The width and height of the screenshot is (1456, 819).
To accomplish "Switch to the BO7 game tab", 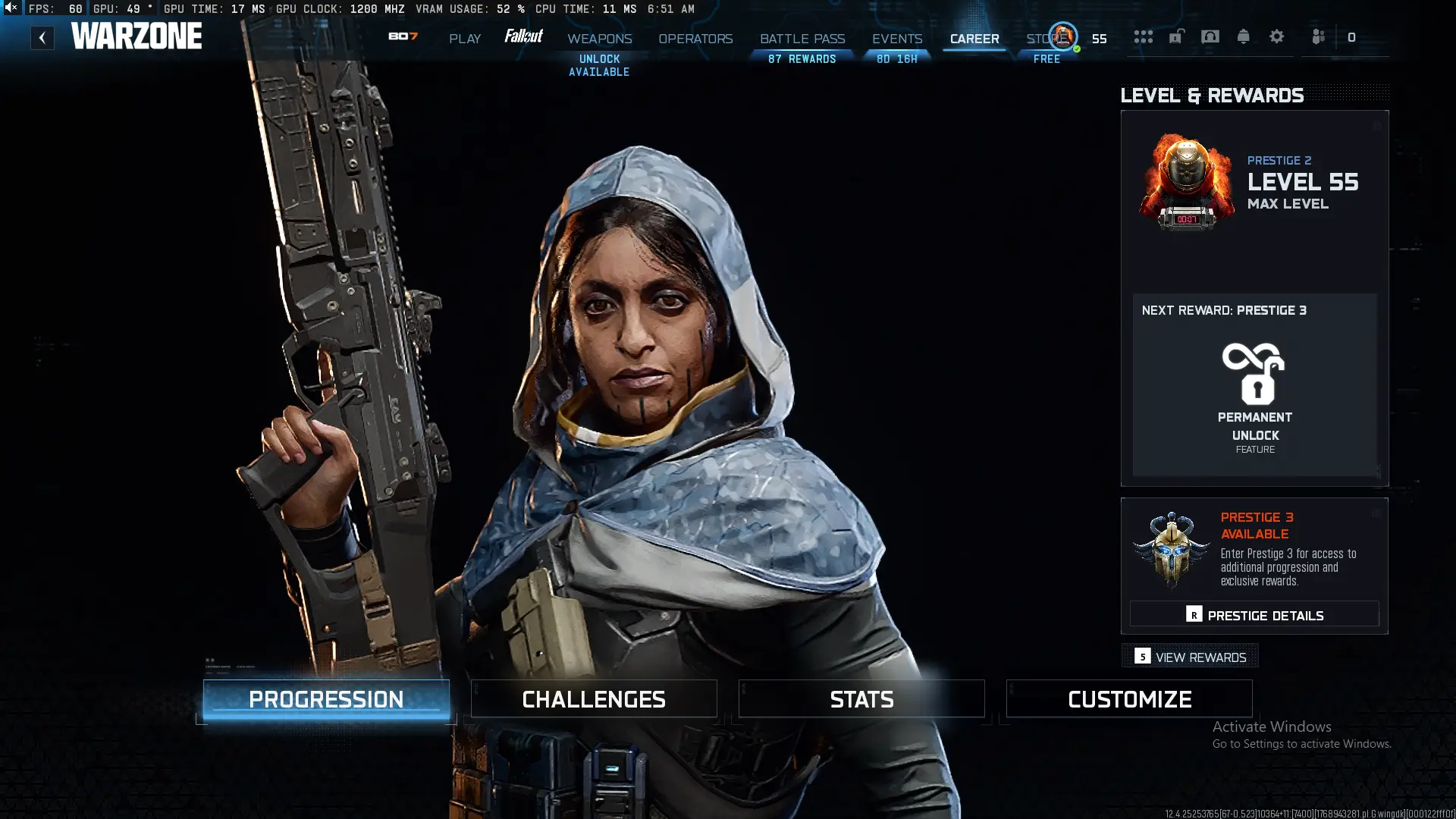I will point(403,36).
